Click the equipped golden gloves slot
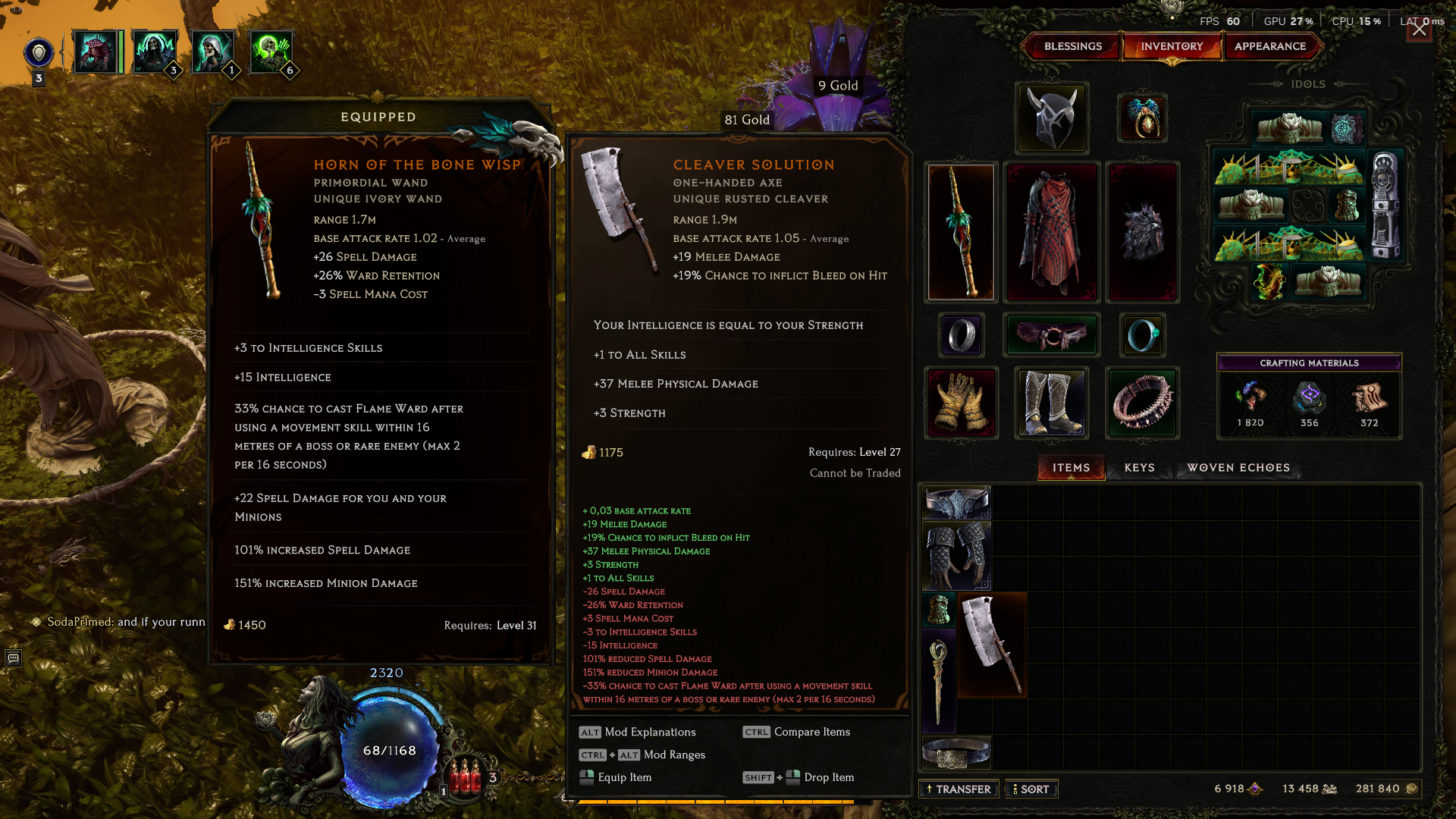This screenshot has width=1456, height=819. pyautogui.click(x=961, y=403)
